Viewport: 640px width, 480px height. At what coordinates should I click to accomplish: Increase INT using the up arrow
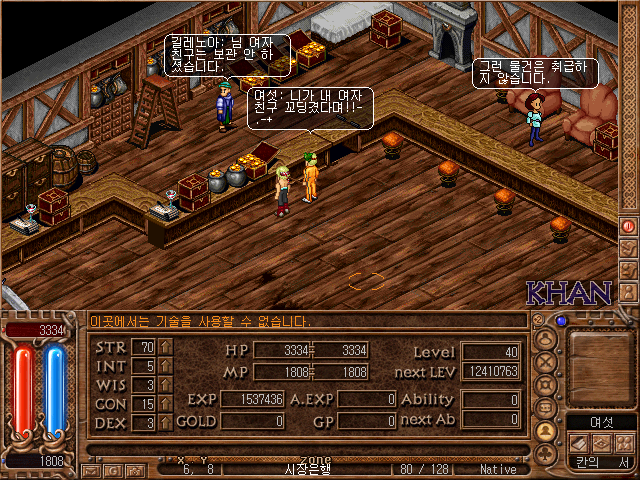pyautogui.click(x=166, y=366)
